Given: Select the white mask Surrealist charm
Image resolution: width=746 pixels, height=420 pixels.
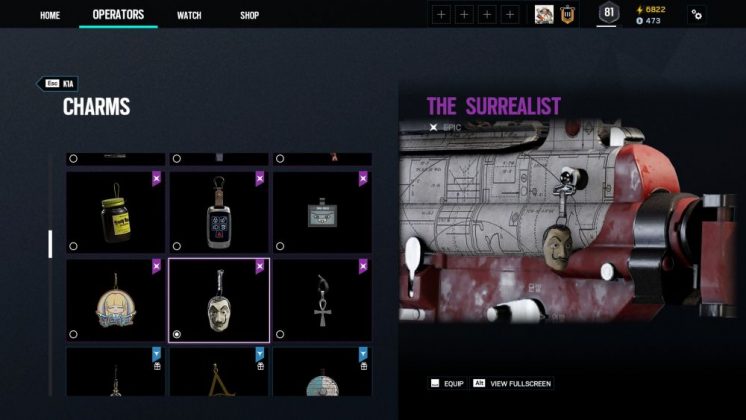Looking at the screenshot, I should click(219, 300).
